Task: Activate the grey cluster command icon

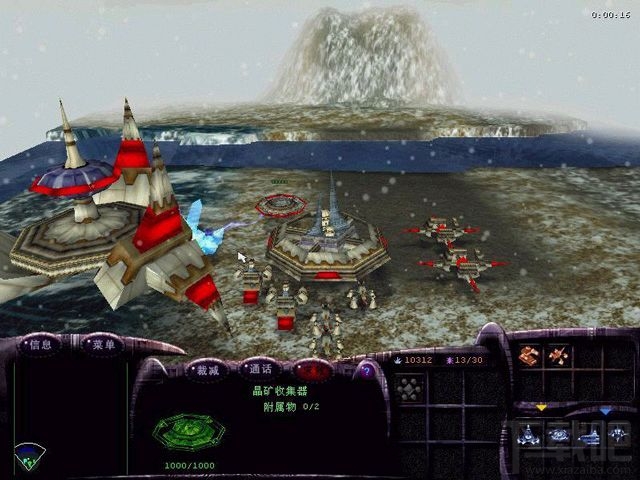Action: (x=409, y=389)
